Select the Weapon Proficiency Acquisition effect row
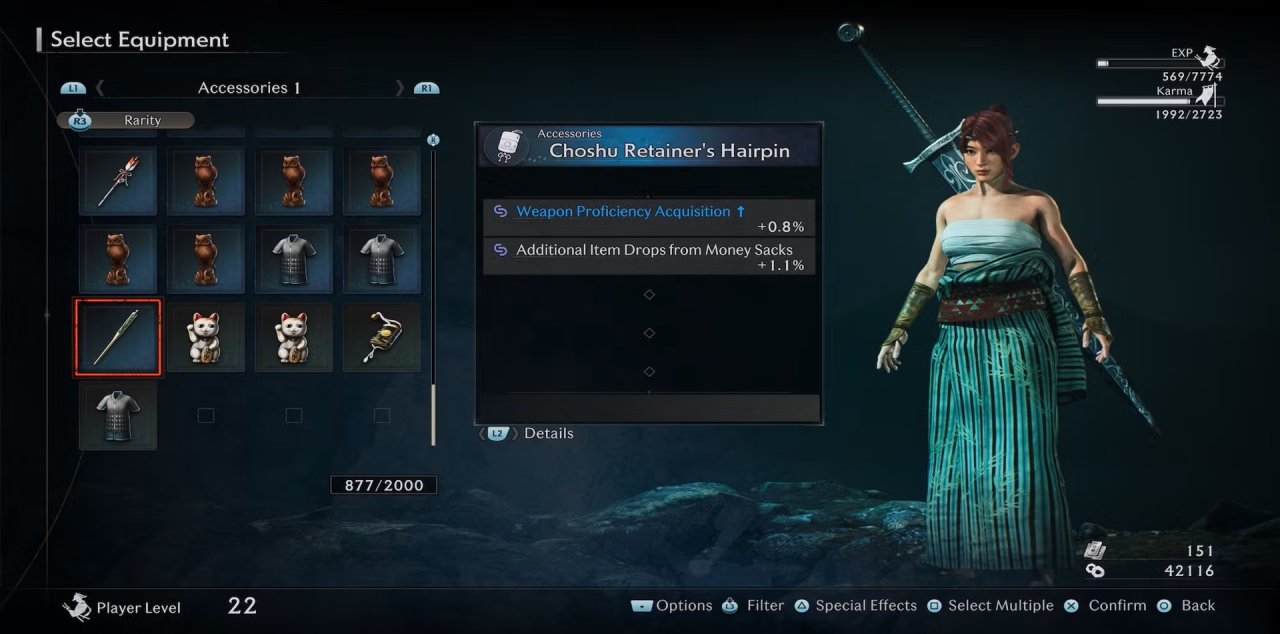Viewport: 1280px width, 634px height. (x=648, y=217)
